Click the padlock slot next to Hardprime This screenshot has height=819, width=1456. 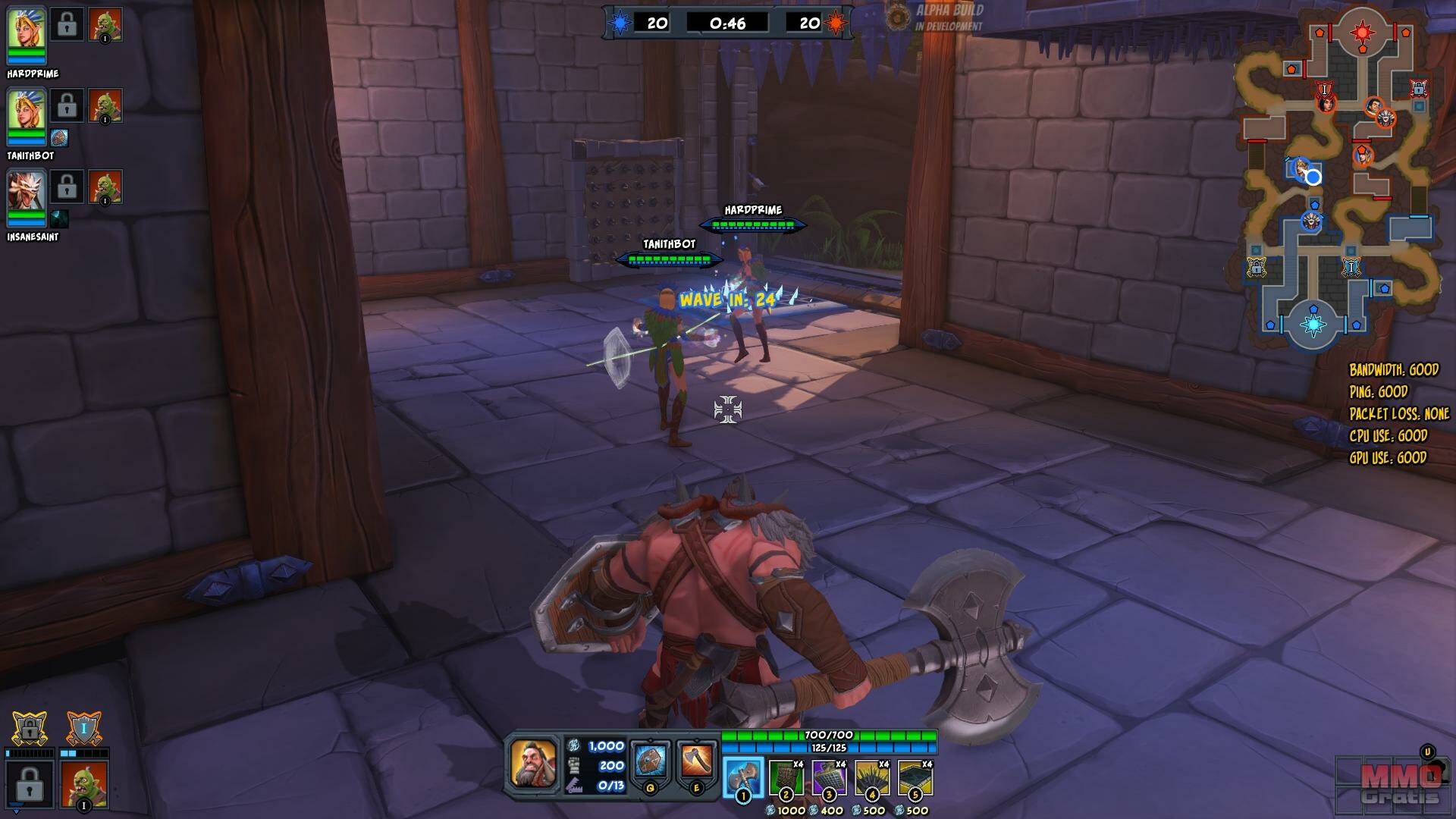click(67, 24)
